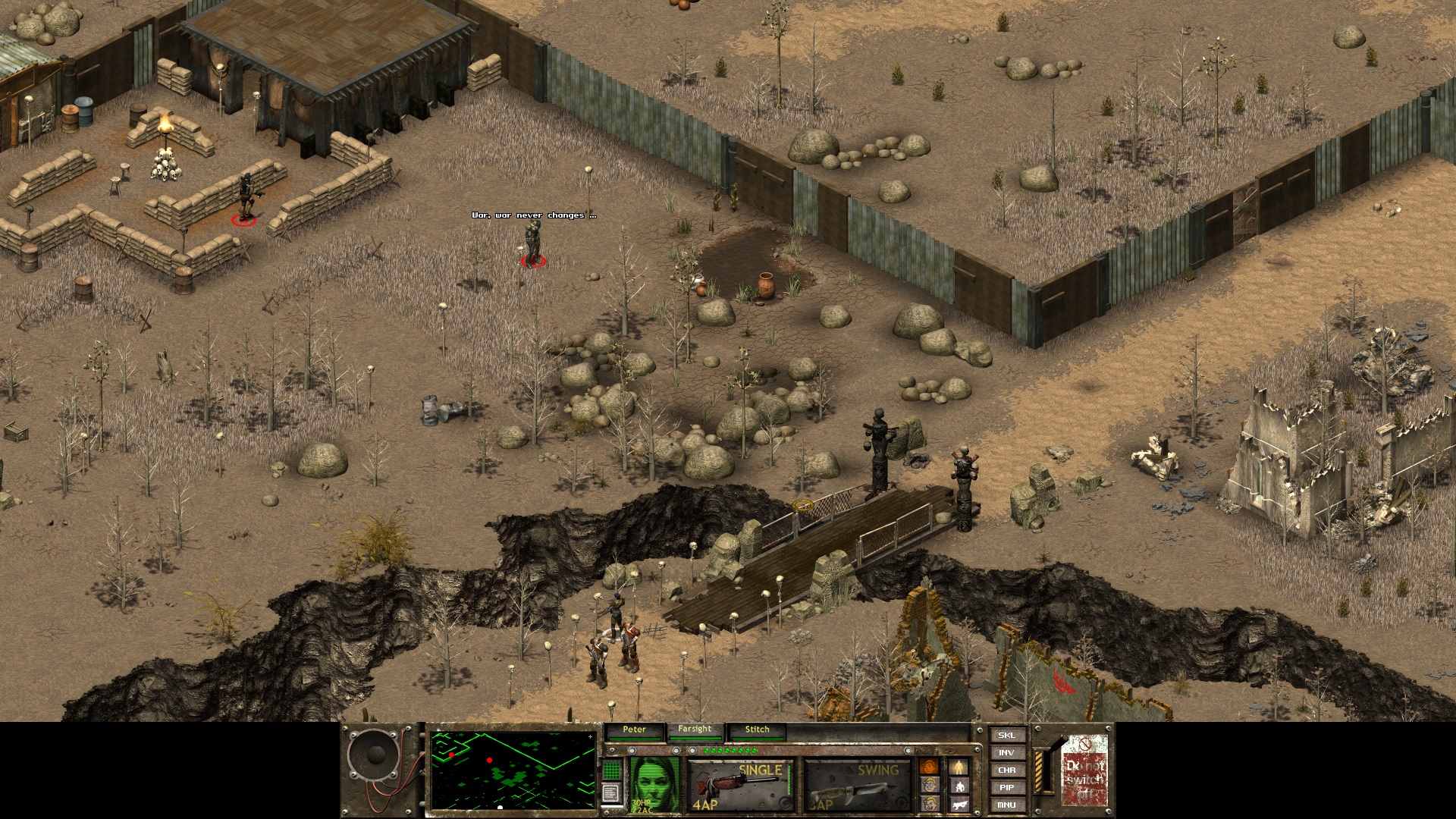Toggle the green grid button
Image resolution: width=1456 pixels, height=819 pixels.
611,770
